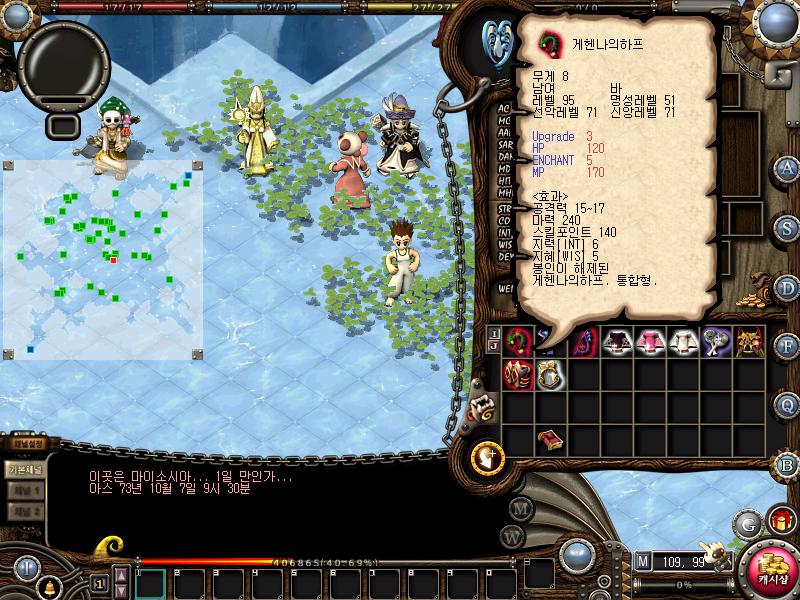
Task: Click the round B button
Action: click(787, 463)
